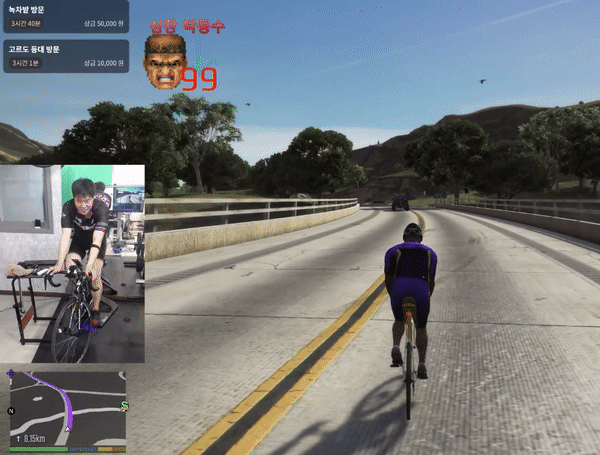600x455 pixels.
Task: Open the 고르도 등대 방문 mission card
Action: [65, 55]
